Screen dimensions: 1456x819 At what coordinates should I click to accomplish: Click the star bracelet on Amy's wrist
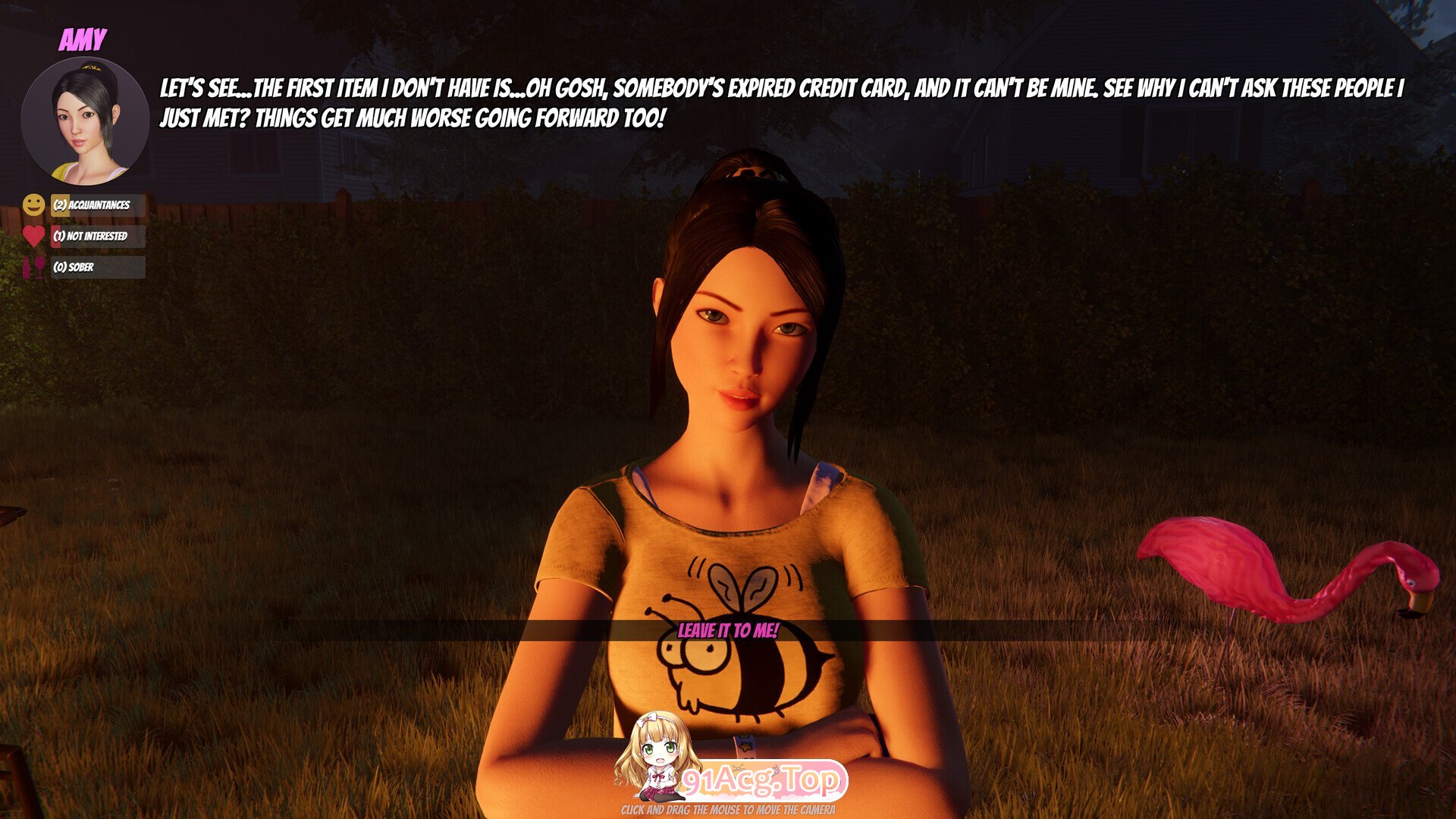point(744,746)
